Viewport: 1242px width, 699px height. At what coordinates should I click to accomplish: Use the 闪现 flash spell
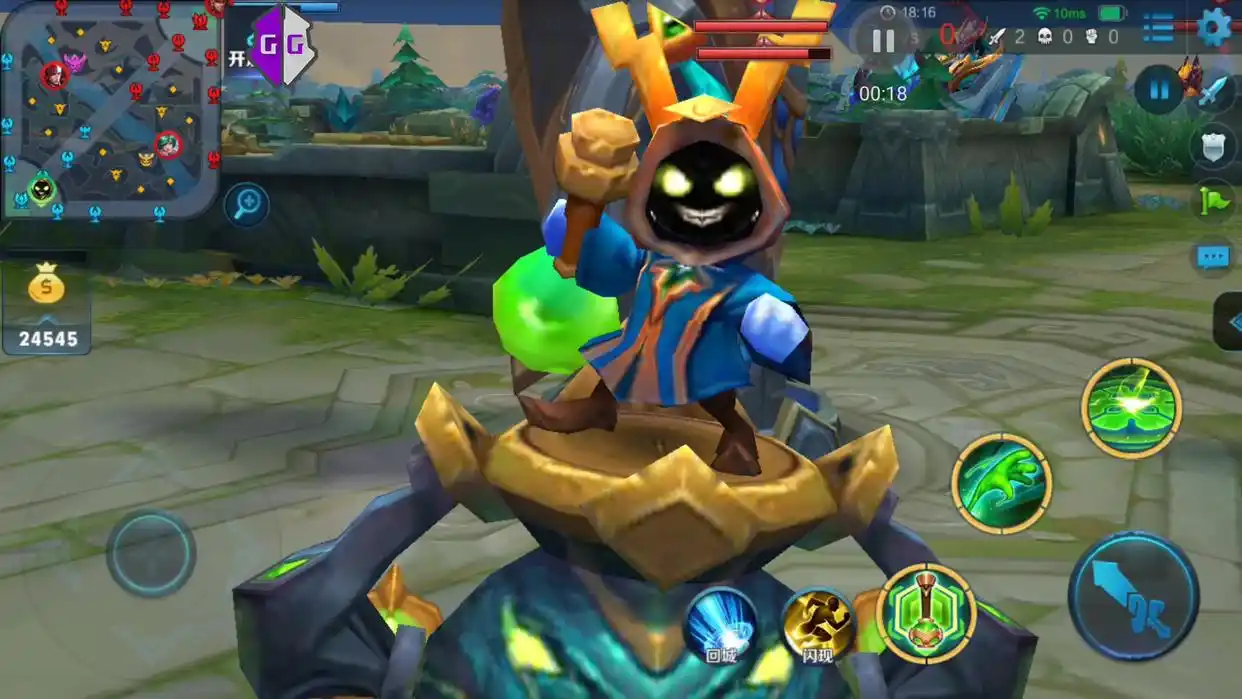coord(818,626)
